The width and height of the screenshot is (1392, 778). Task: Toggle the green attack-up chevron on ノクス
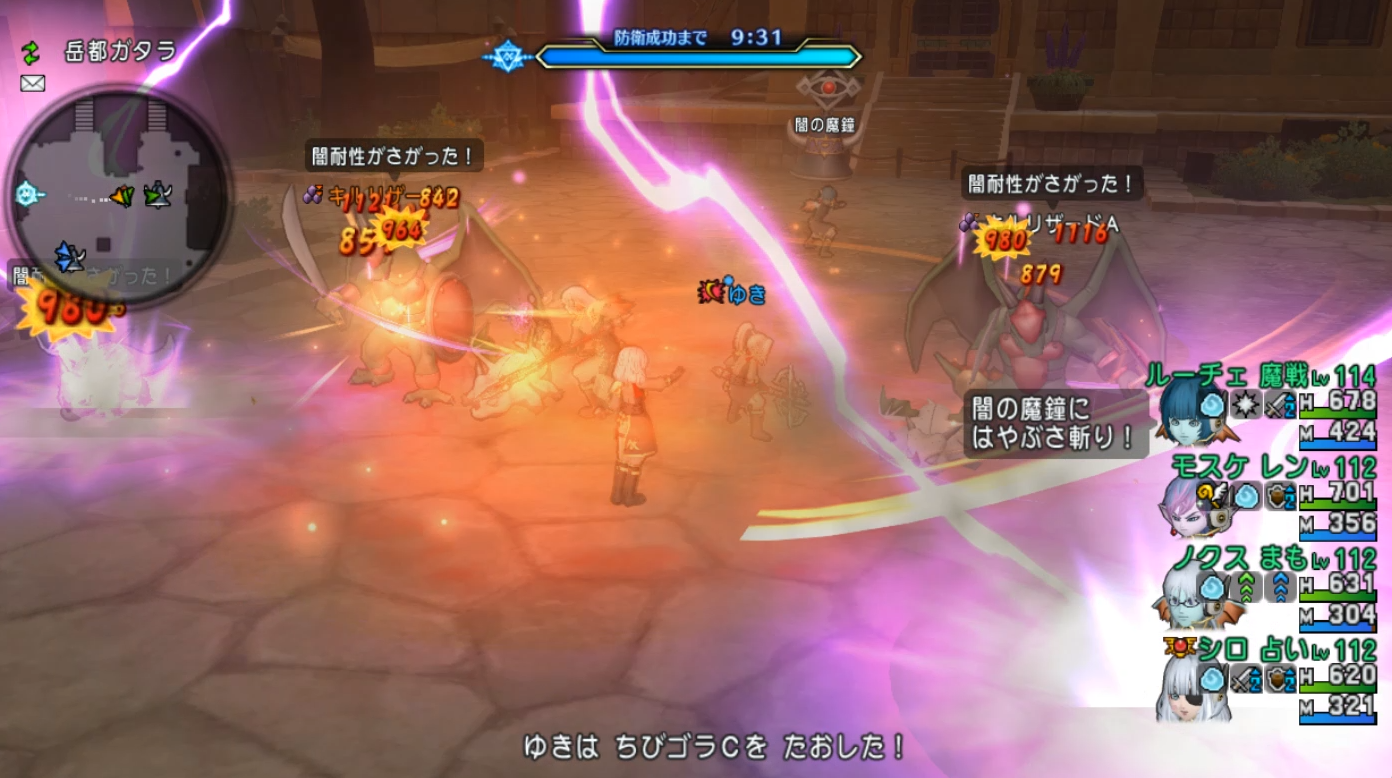pos(1248,587)
